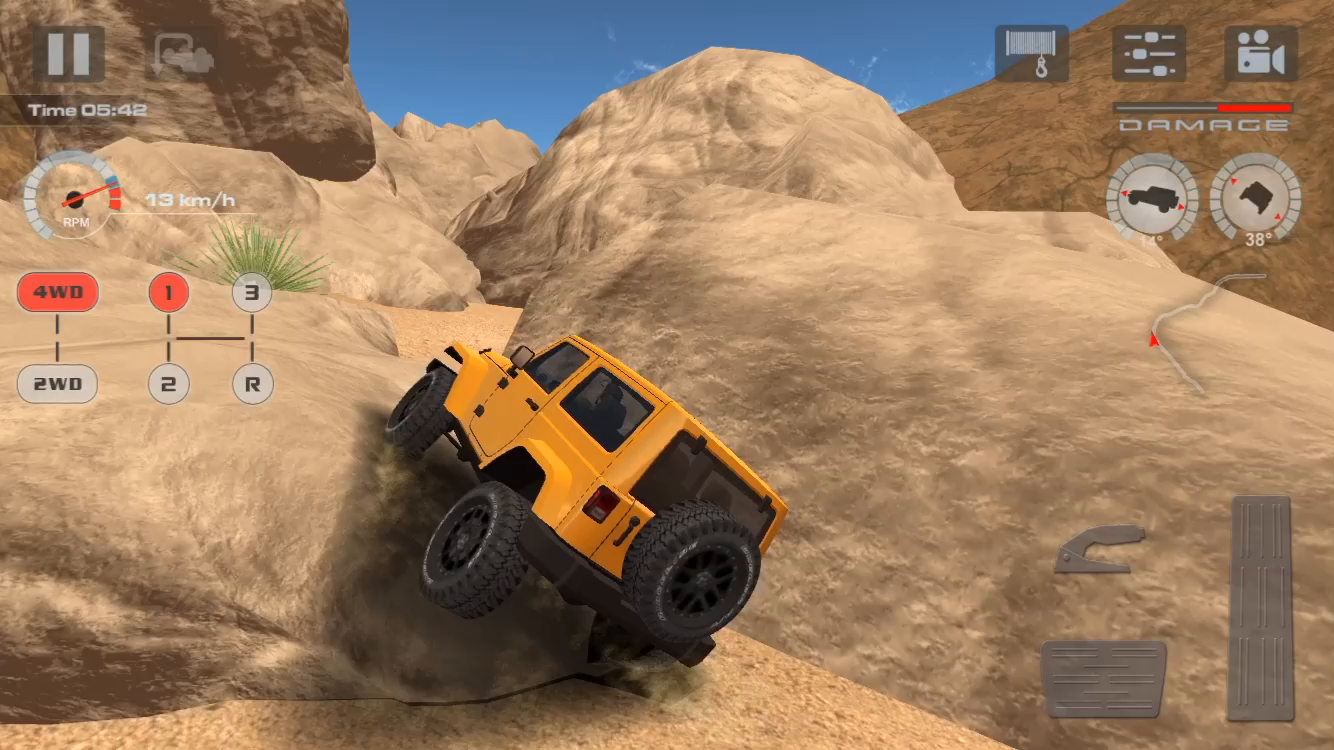
Task: Enable 4WD drive mode
Action: coord(57,292)
